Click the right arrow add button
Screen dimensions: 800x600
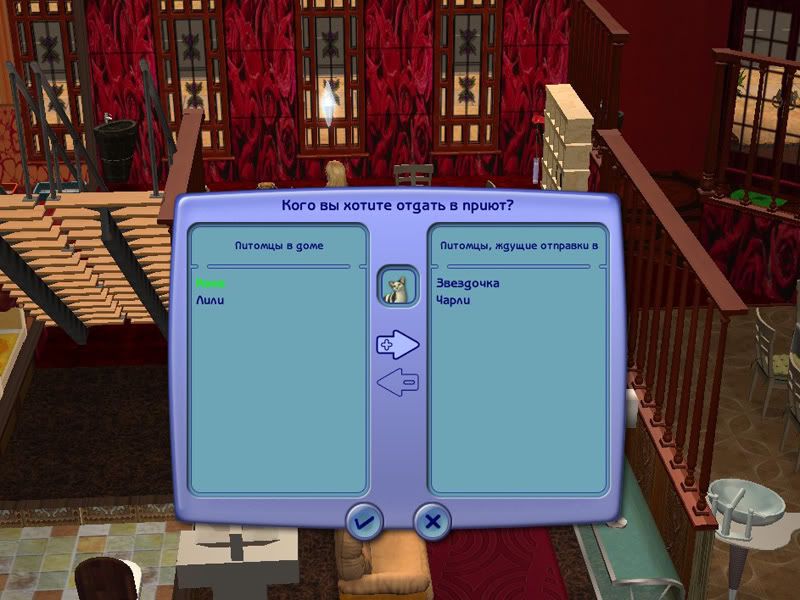pyautogui.click(x=397, y=345)
